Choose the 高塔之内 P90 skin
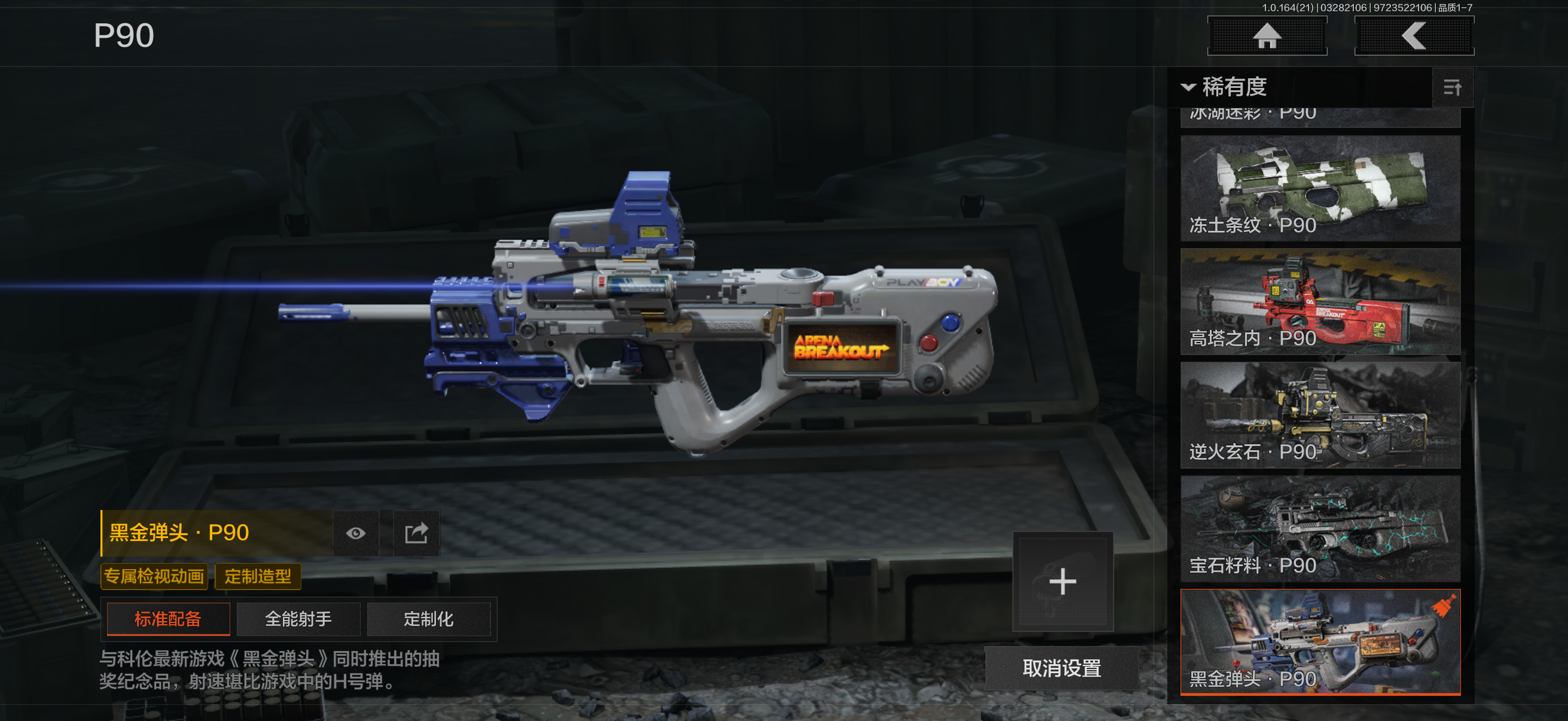1568x721 pixels. click(1320, 301)
